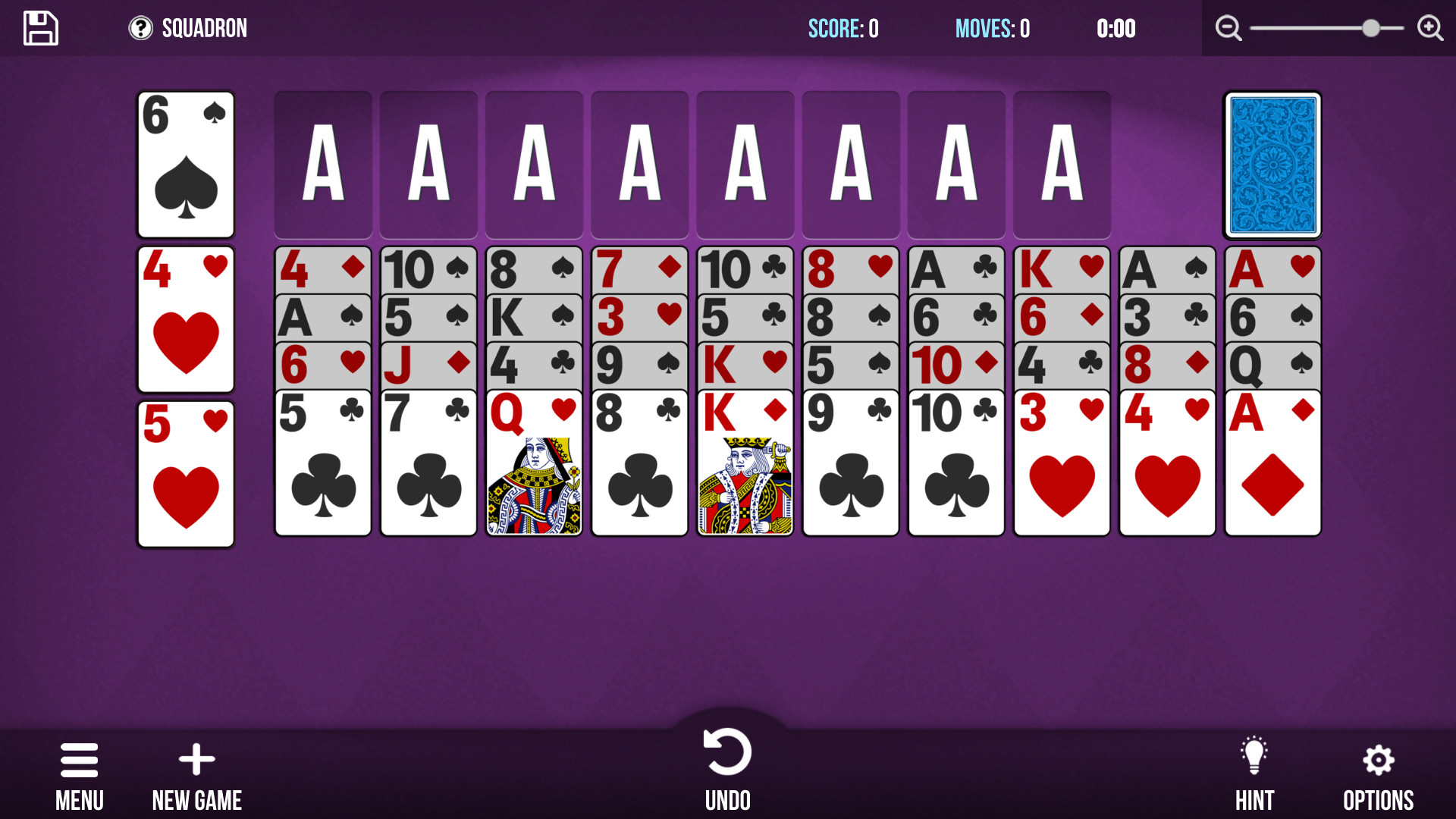Open the Menu hamburger icon
The width and height of the screenshot is (1456, 819).
(x=79, y=758)
